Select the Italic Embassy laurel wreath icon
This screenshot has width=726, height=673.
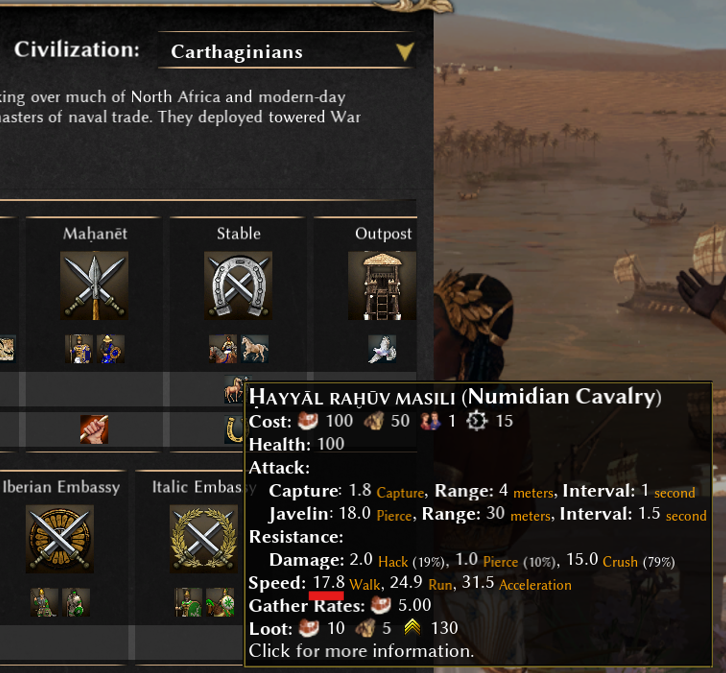click(x=204, y=539)
